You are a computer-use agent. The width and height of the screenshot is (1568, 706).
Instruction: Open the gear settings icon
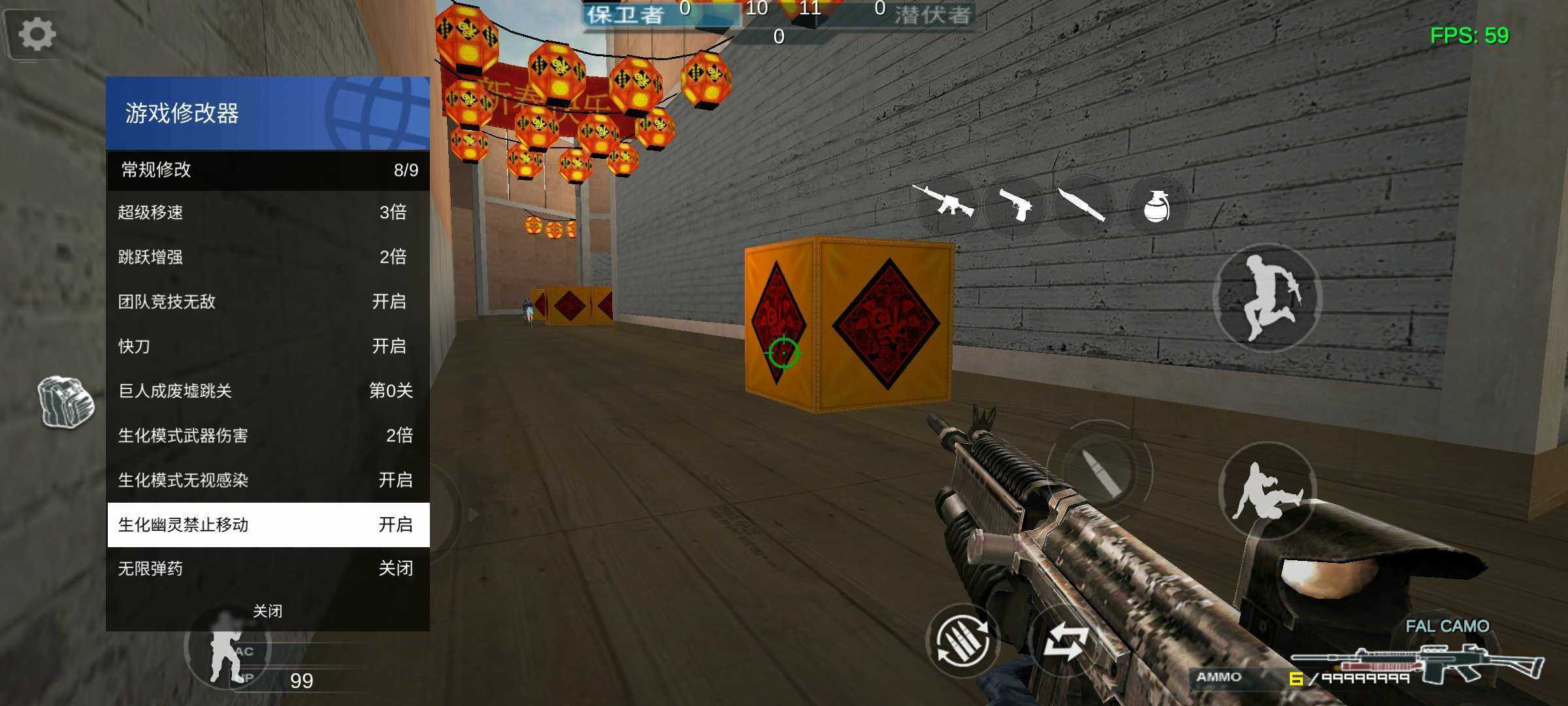37,34
